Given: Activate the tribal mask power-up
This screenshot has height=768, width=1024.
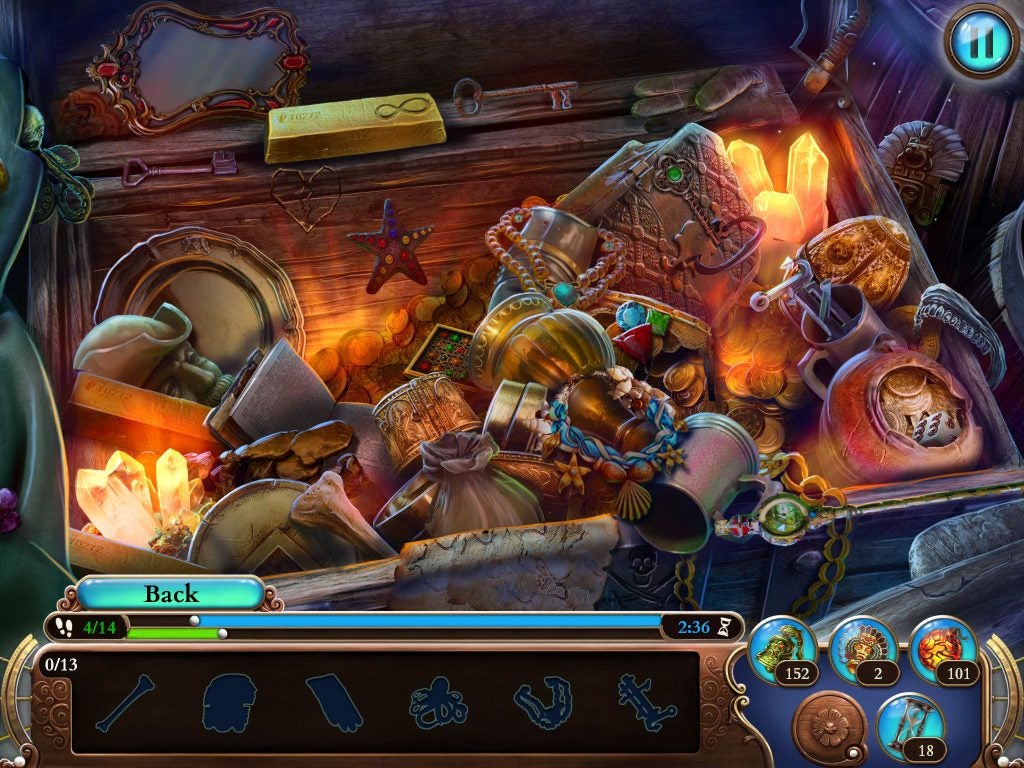Looking at the screenshot, I should 862,649.
